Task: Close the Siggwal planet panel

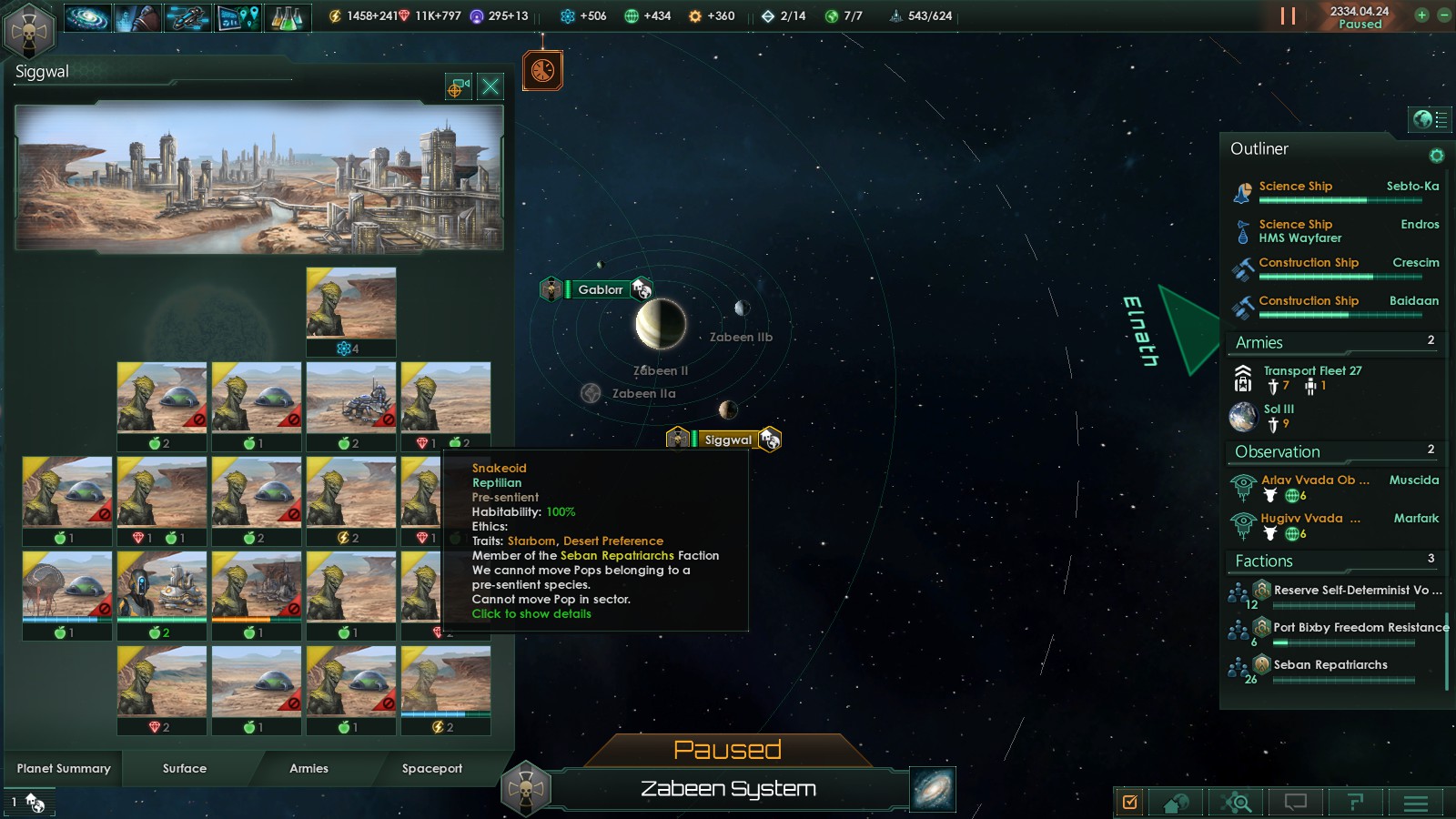Action: pyautogui.click(x=490, y=86)
